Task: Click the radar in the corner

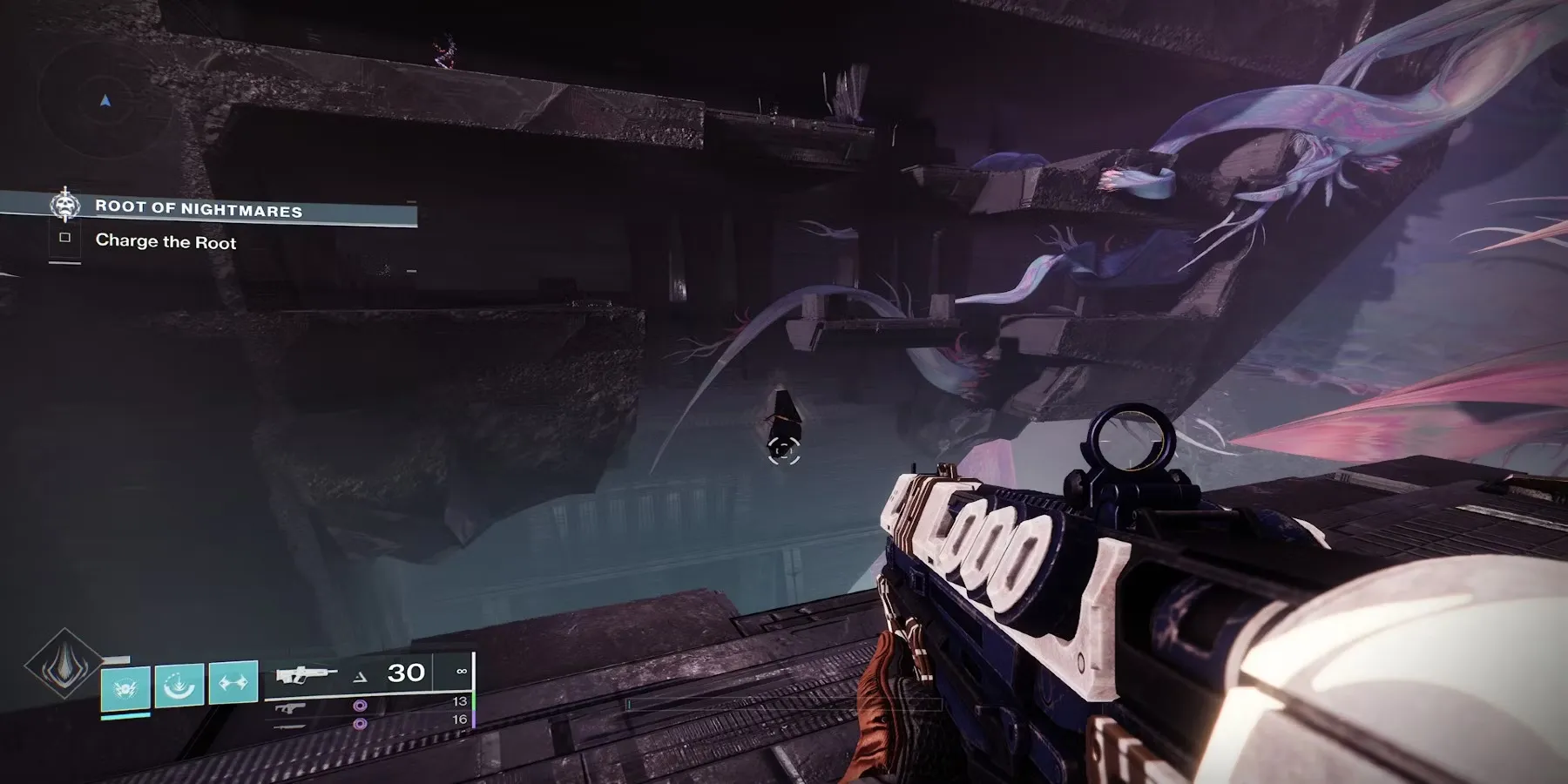Action: click(105, 102)
